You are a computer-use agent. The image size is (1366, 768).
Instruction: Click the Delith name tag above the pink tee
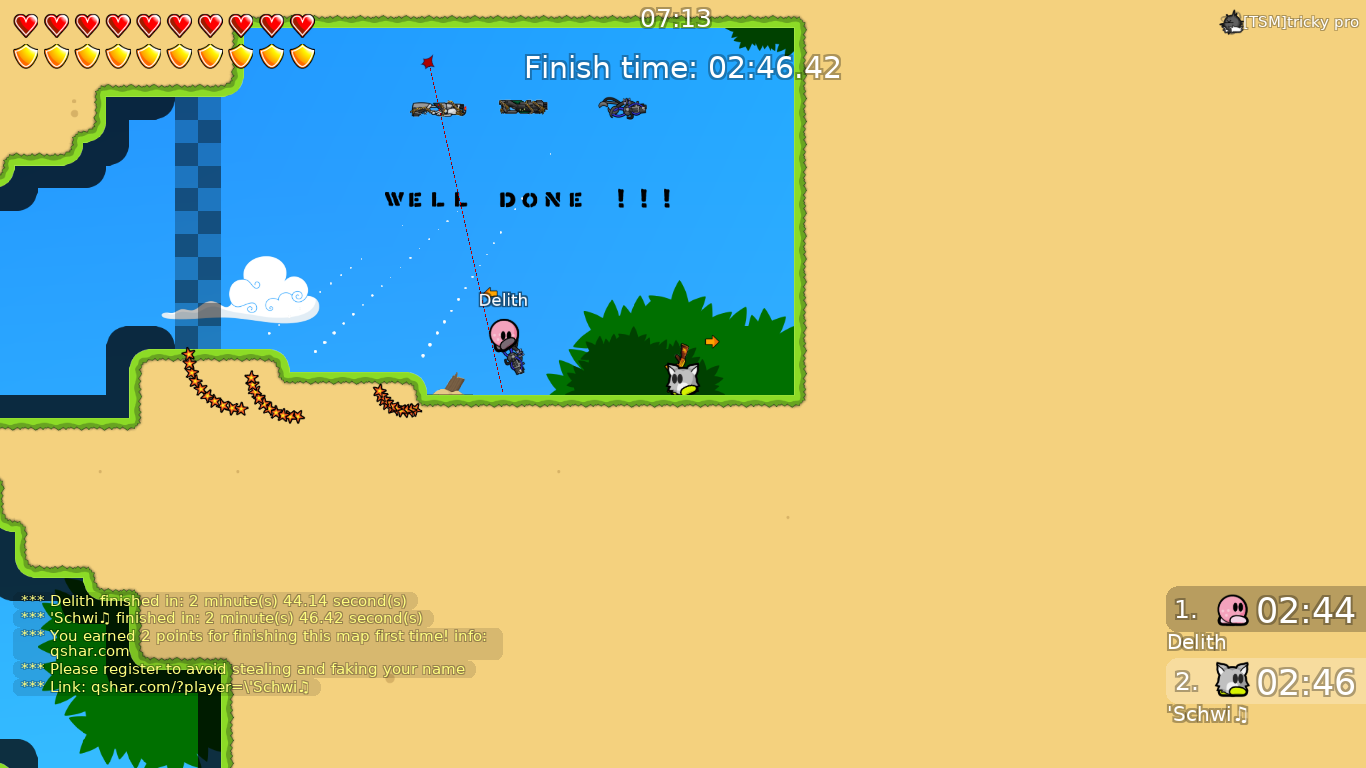(503, 299)
